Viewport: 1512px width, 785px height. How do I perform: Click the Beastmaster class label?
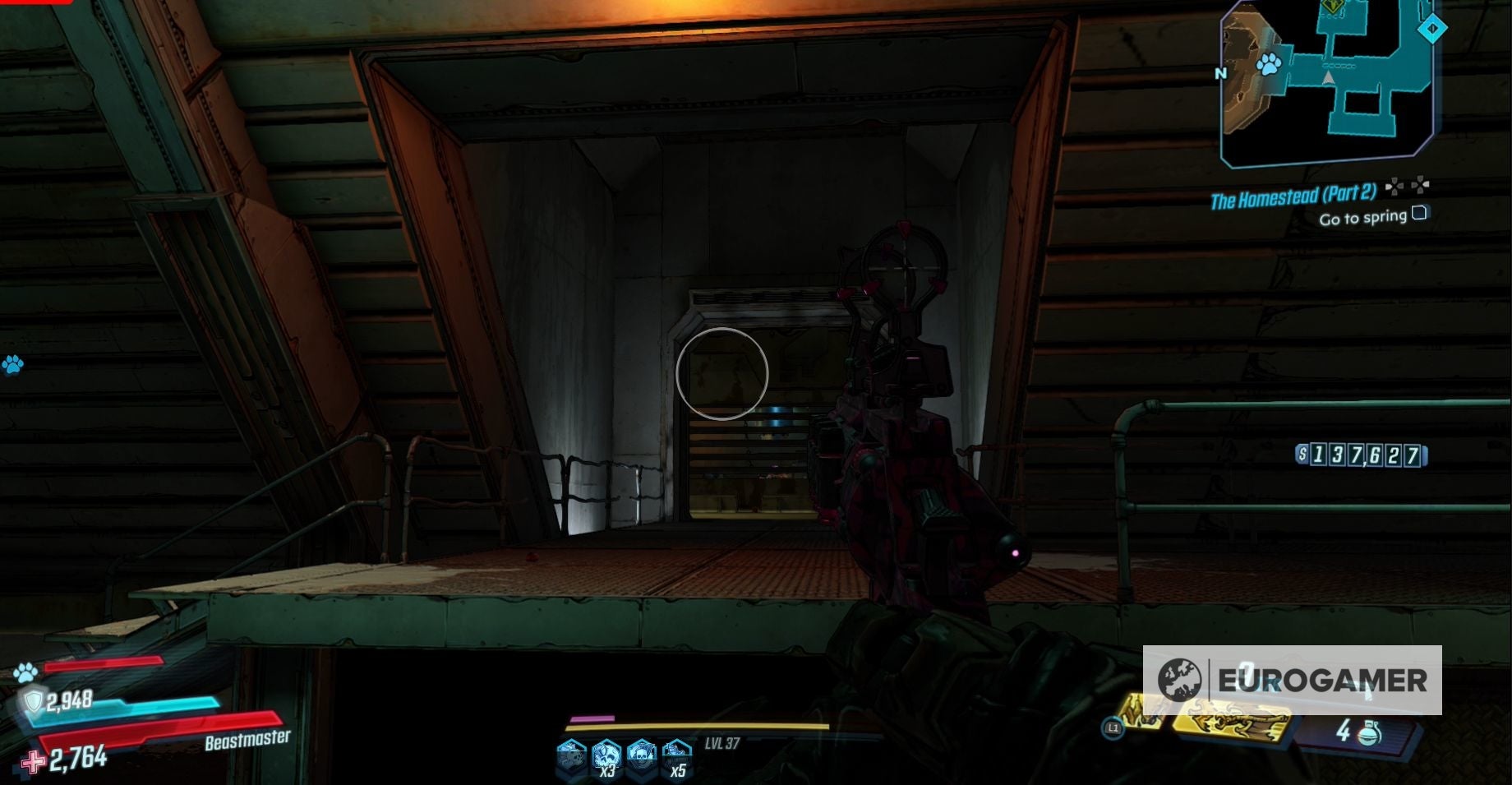tap(245, 739)
